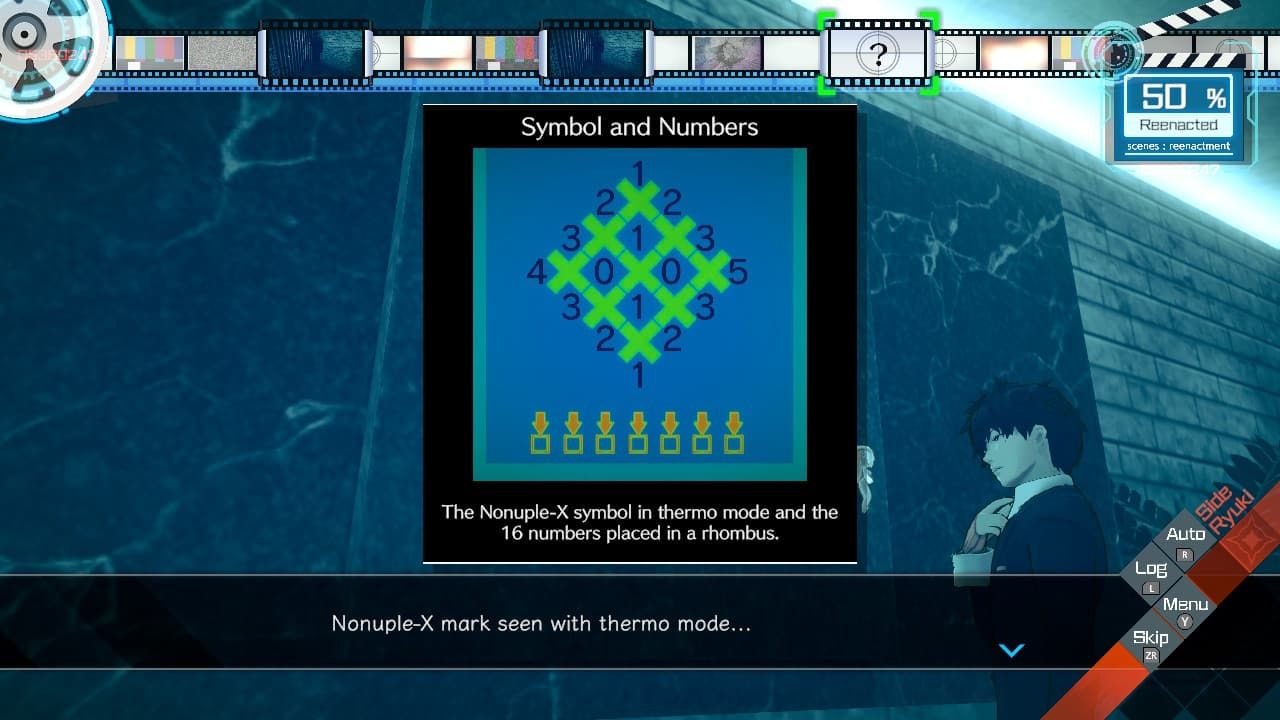The width and height of the screenshot is (1280, 720).
Task: Open the Symbol and Numbers evidence image
Action: coord(639,310)
